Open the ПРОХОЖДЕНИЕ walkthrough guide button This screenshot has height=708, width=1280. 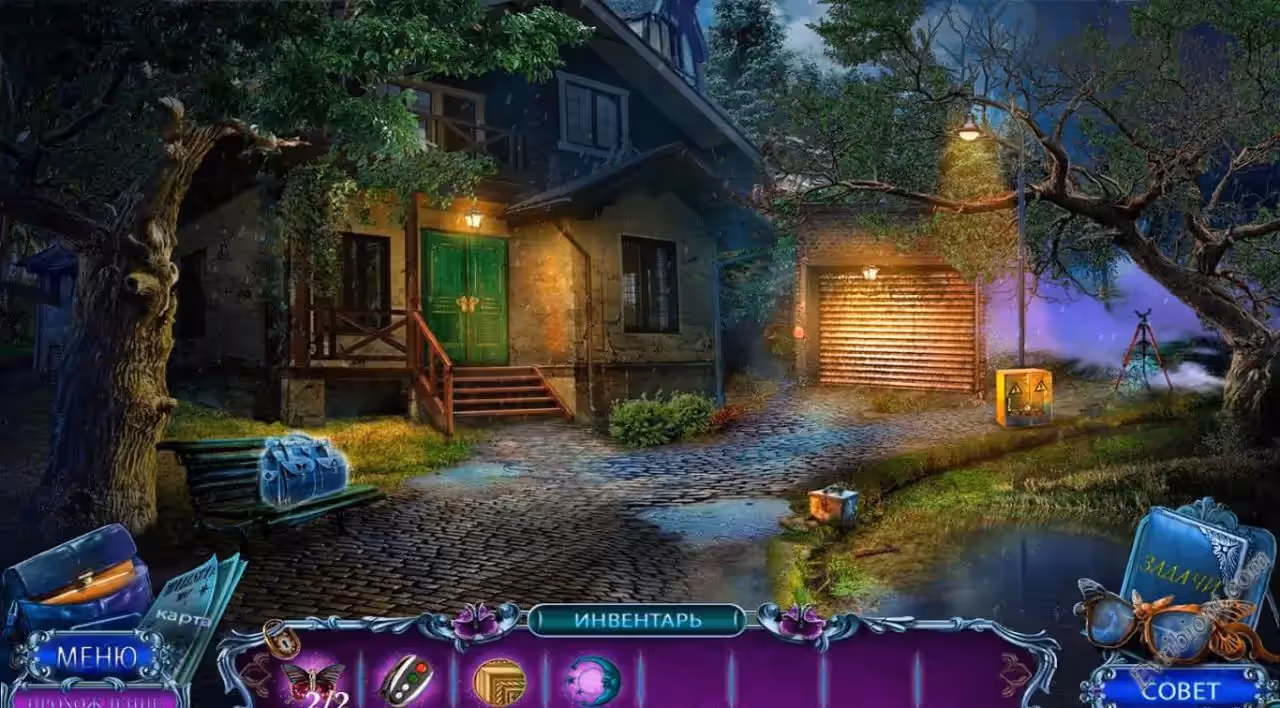[95, 698]
